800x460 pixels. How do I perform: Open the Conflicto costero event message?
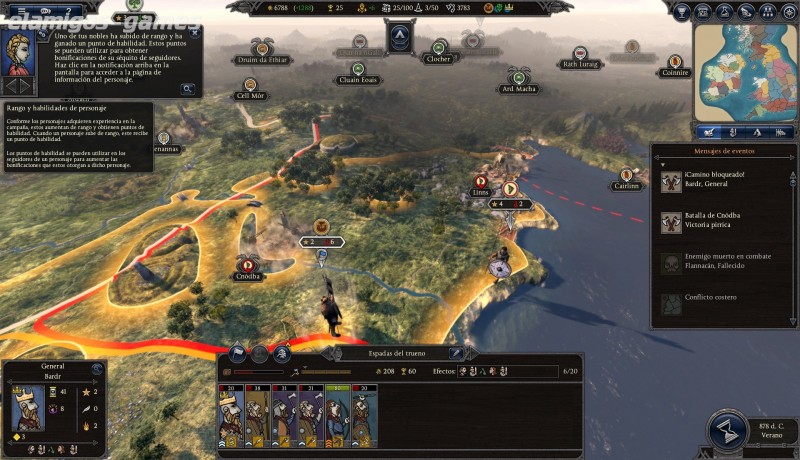click(722, 299)
